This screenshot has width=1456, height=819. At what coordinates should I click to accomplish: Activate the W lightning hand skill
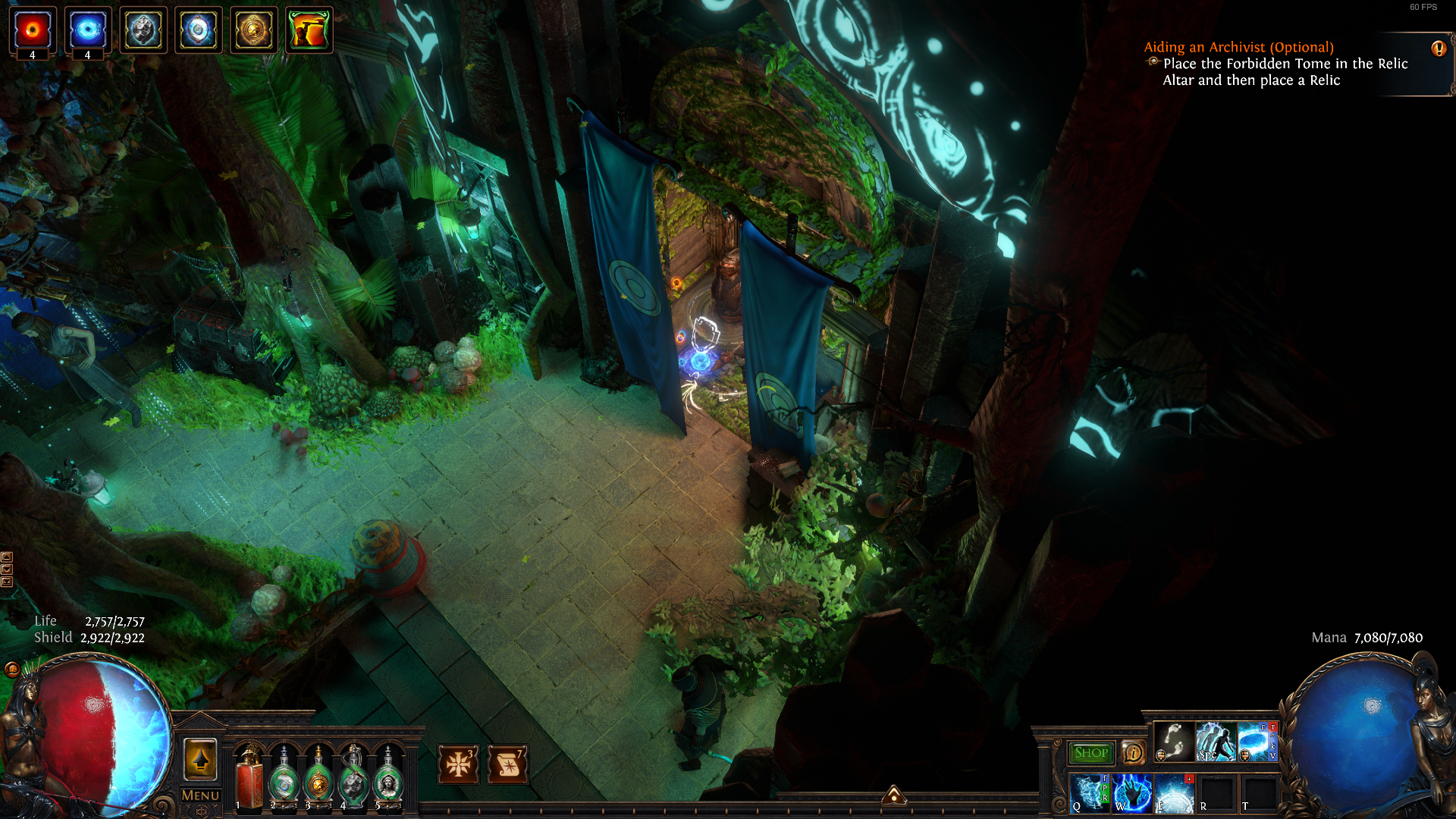pos(1132,793)
